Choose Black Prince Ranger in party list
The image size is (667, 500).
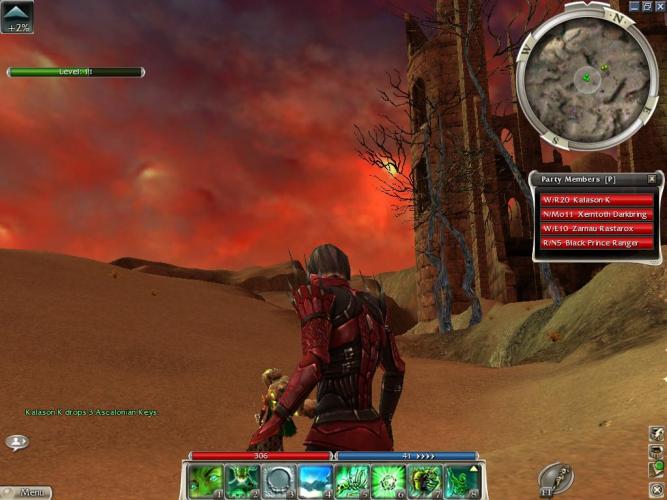point(596,242)
